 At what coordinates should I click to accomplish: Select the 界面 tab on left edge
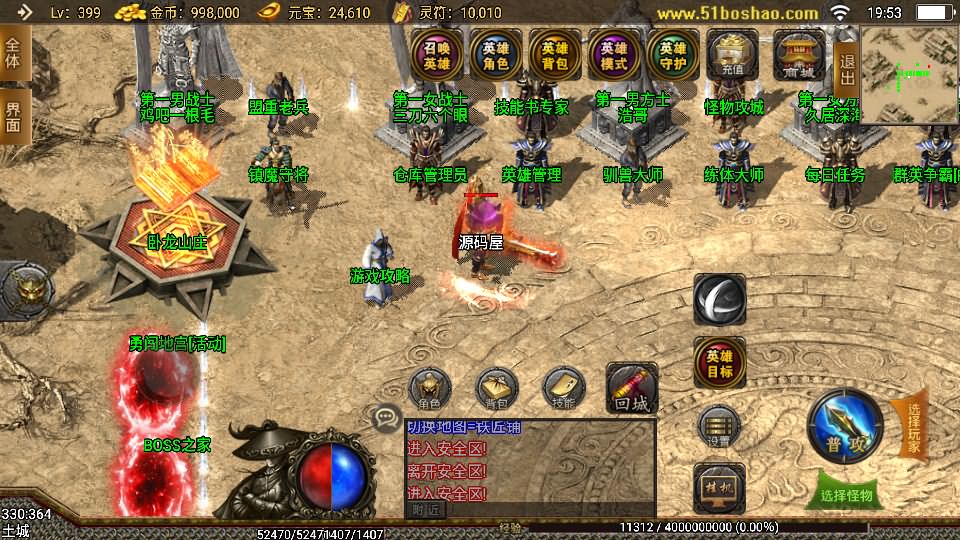click(13, 116)
